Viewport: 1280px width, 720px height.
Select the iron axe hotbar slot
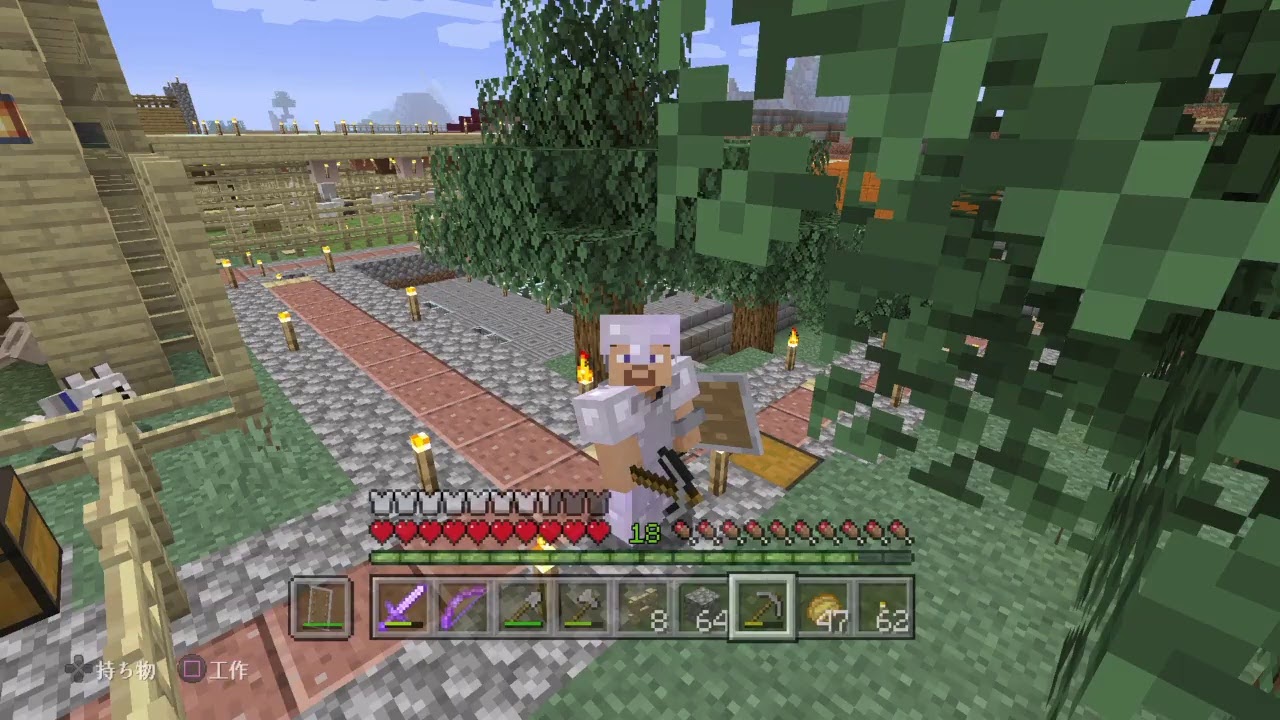coord(585,608)
